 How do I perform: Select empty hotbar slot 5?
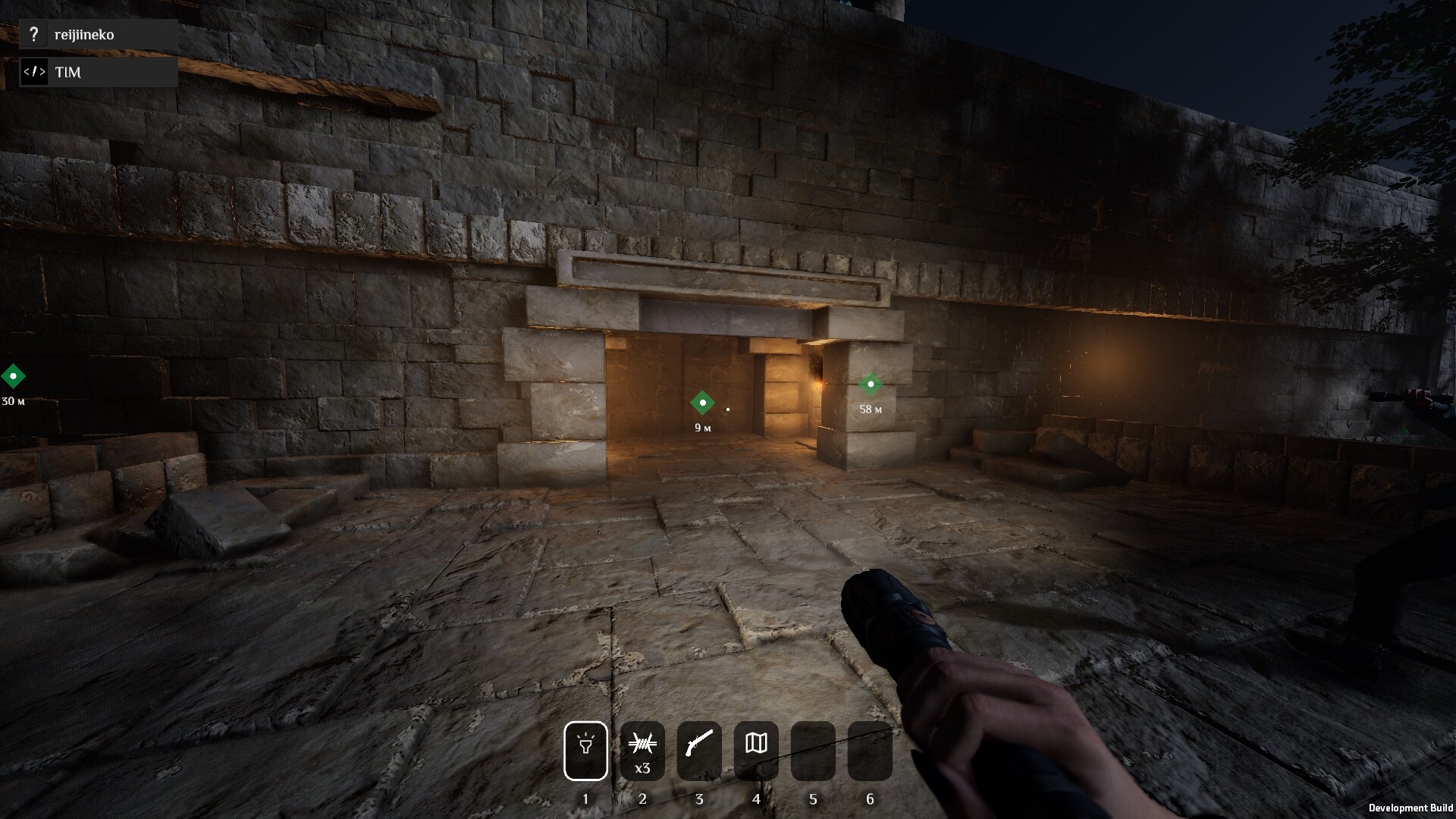pos(813,750)
